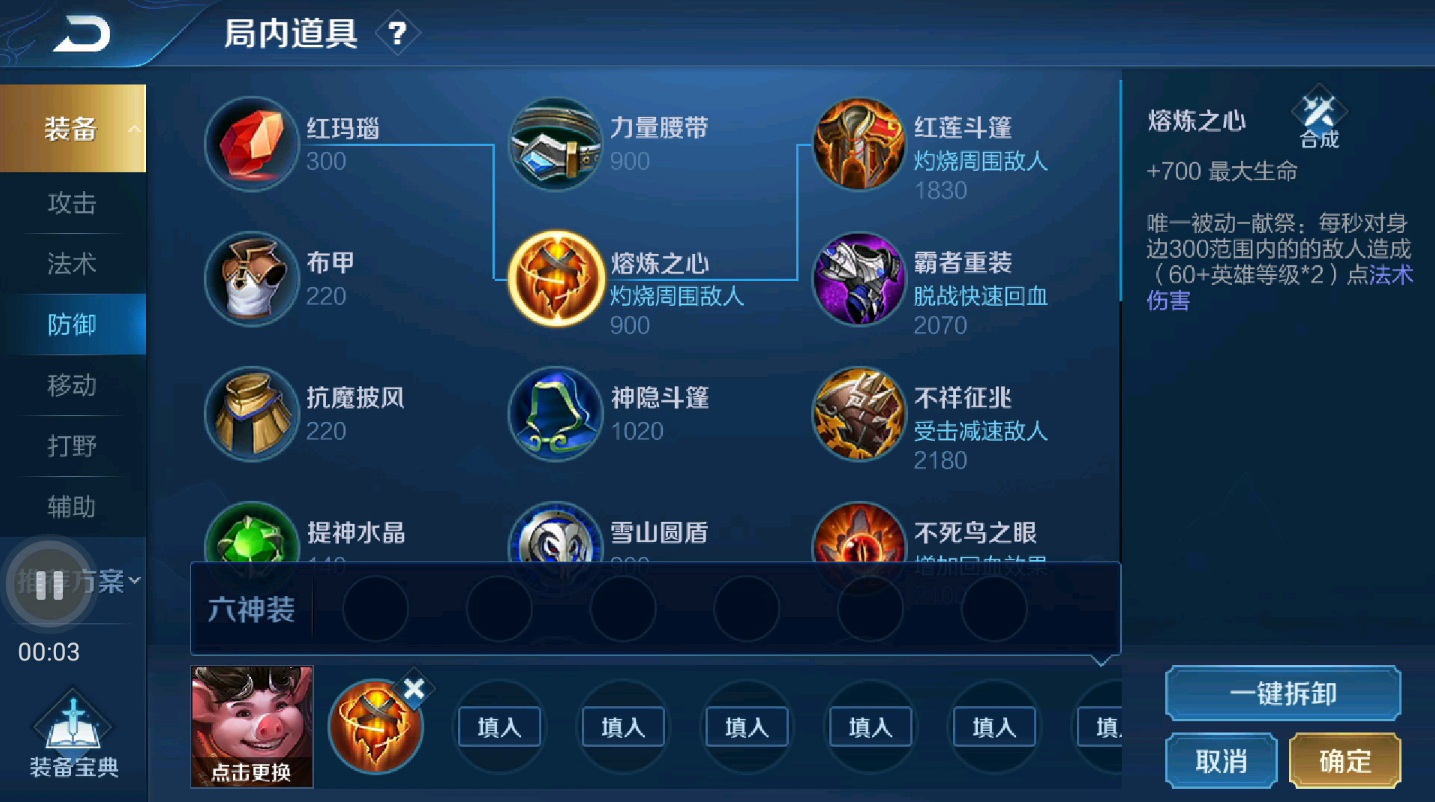
Task: Switch to the 打野 jungle category
Action: (x=71, y=446)
